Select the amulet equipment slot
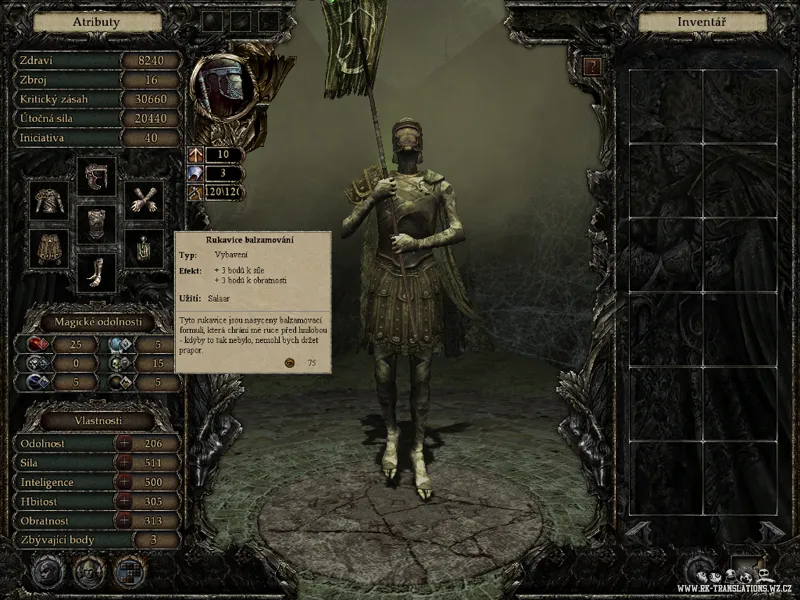 [x=145, y=247]
